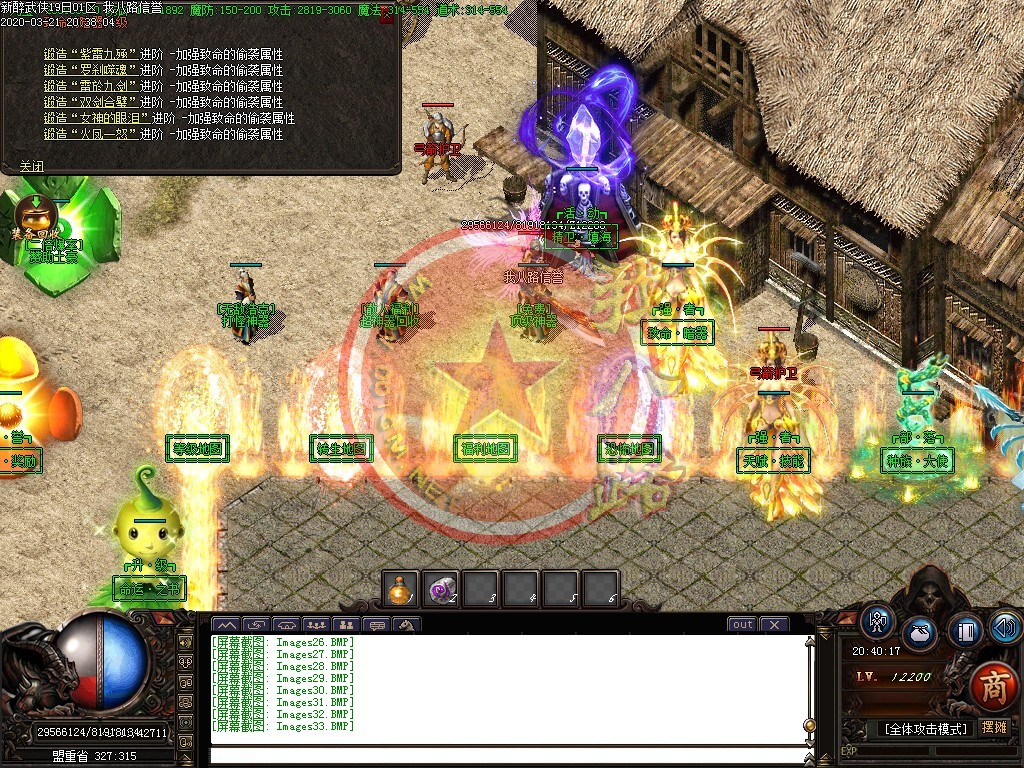This screenshot has width=1024, height=768.
Task: Toggle the sound speaker icon
Action: point(1005,627)
